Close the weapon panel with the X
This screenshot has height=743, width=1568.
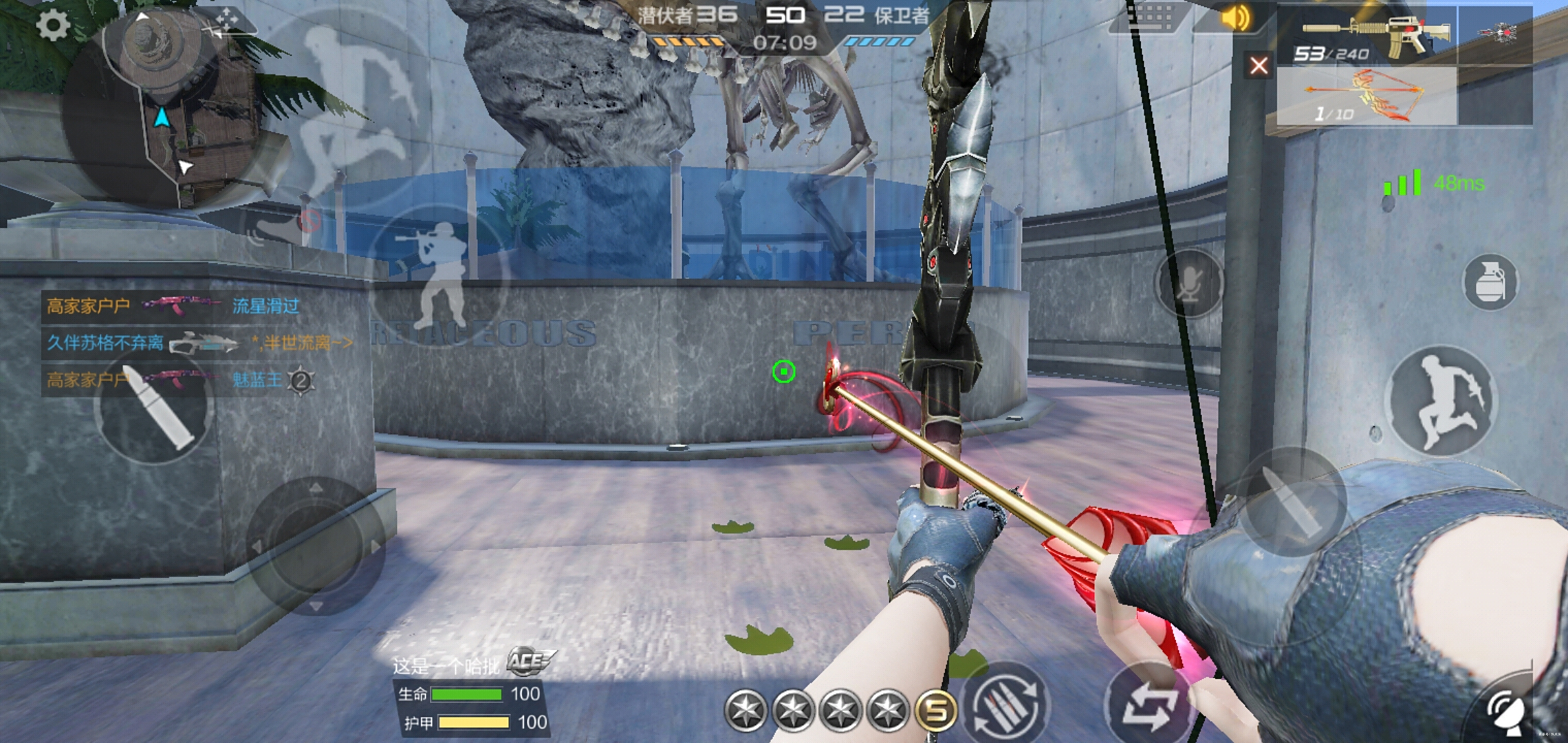(x=1259, y=66)
